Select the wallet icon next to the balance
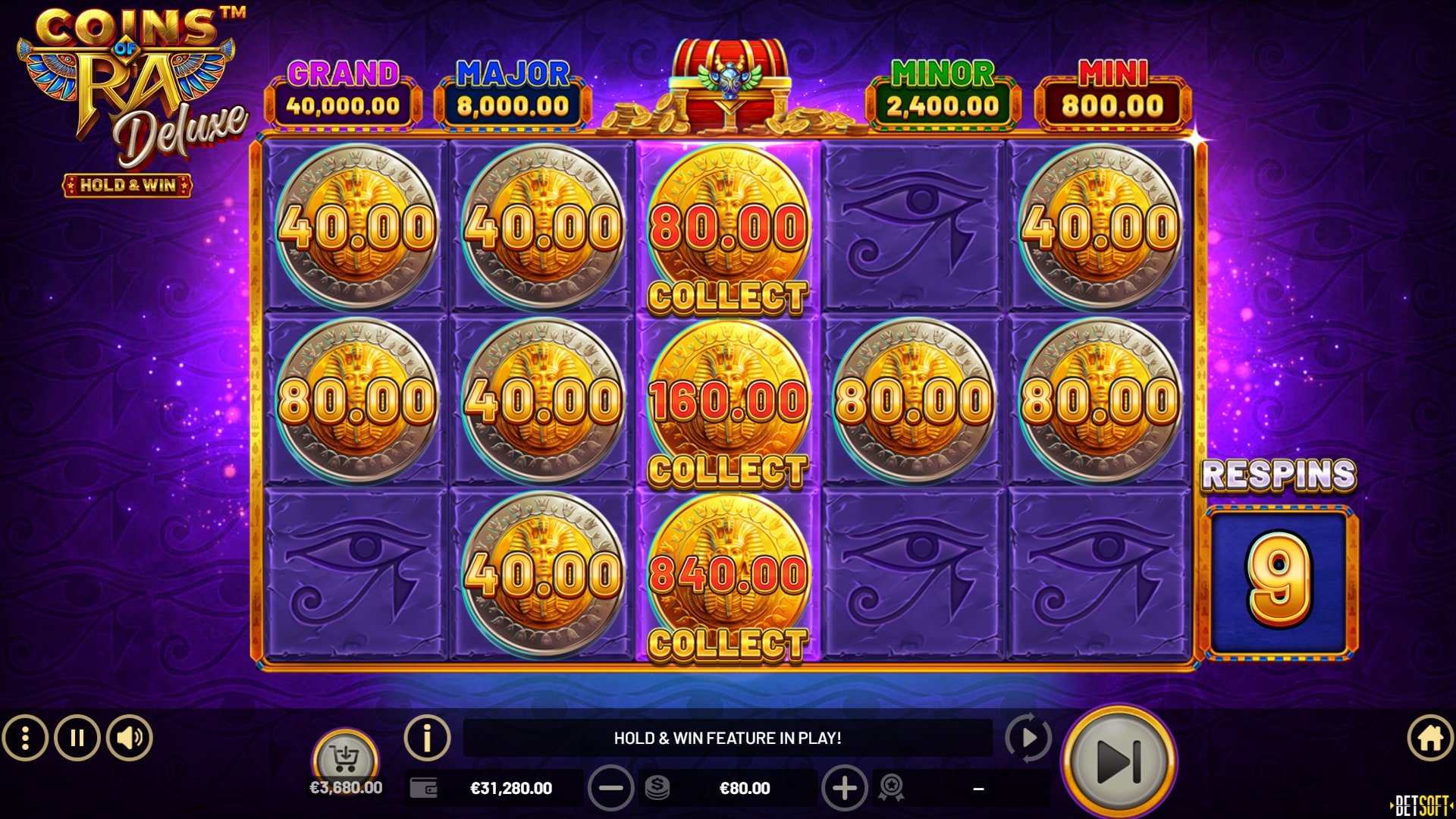 [425, 787]
